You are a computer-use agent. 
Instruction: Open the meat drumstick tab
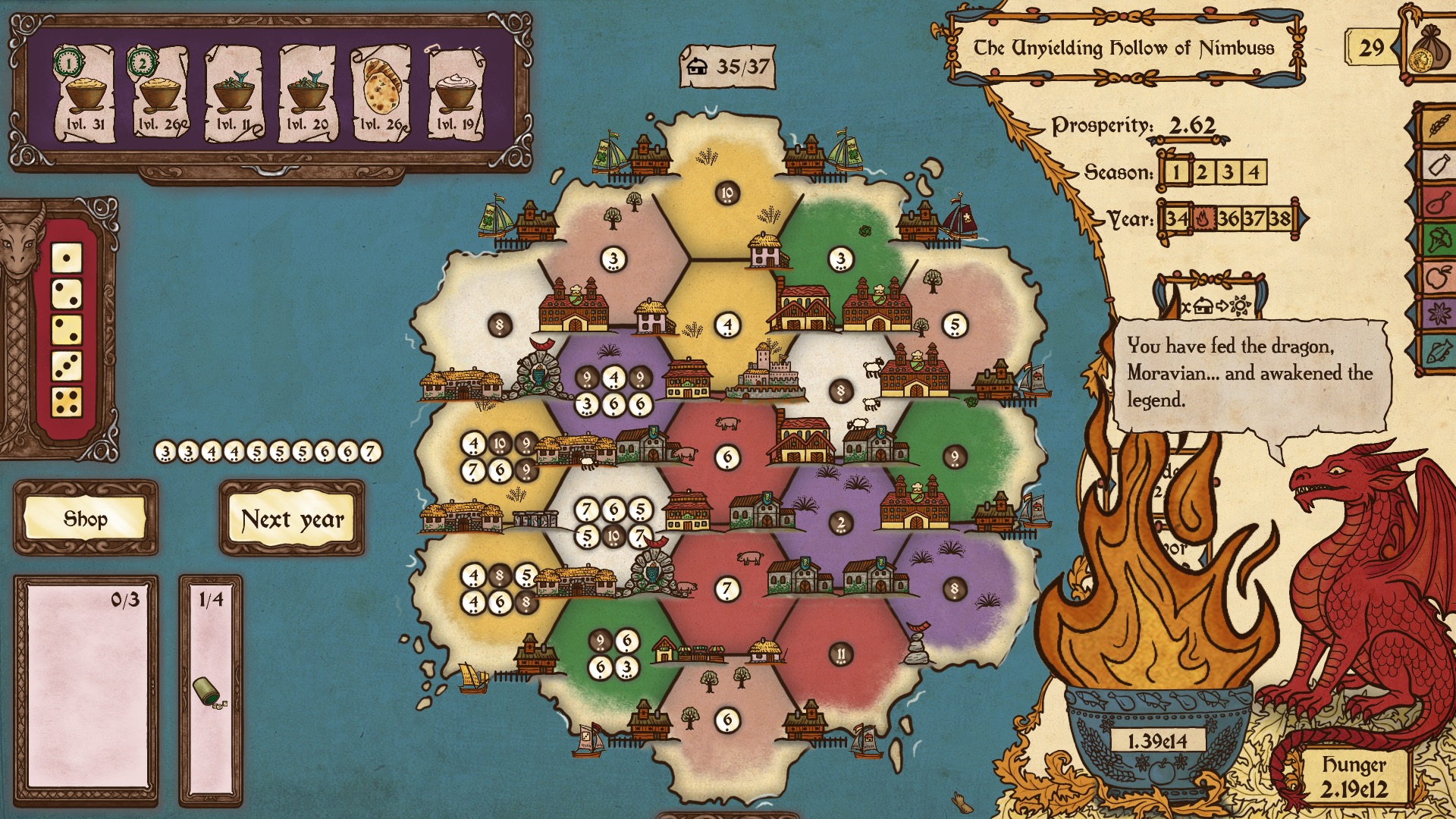tap(1438, 202)
